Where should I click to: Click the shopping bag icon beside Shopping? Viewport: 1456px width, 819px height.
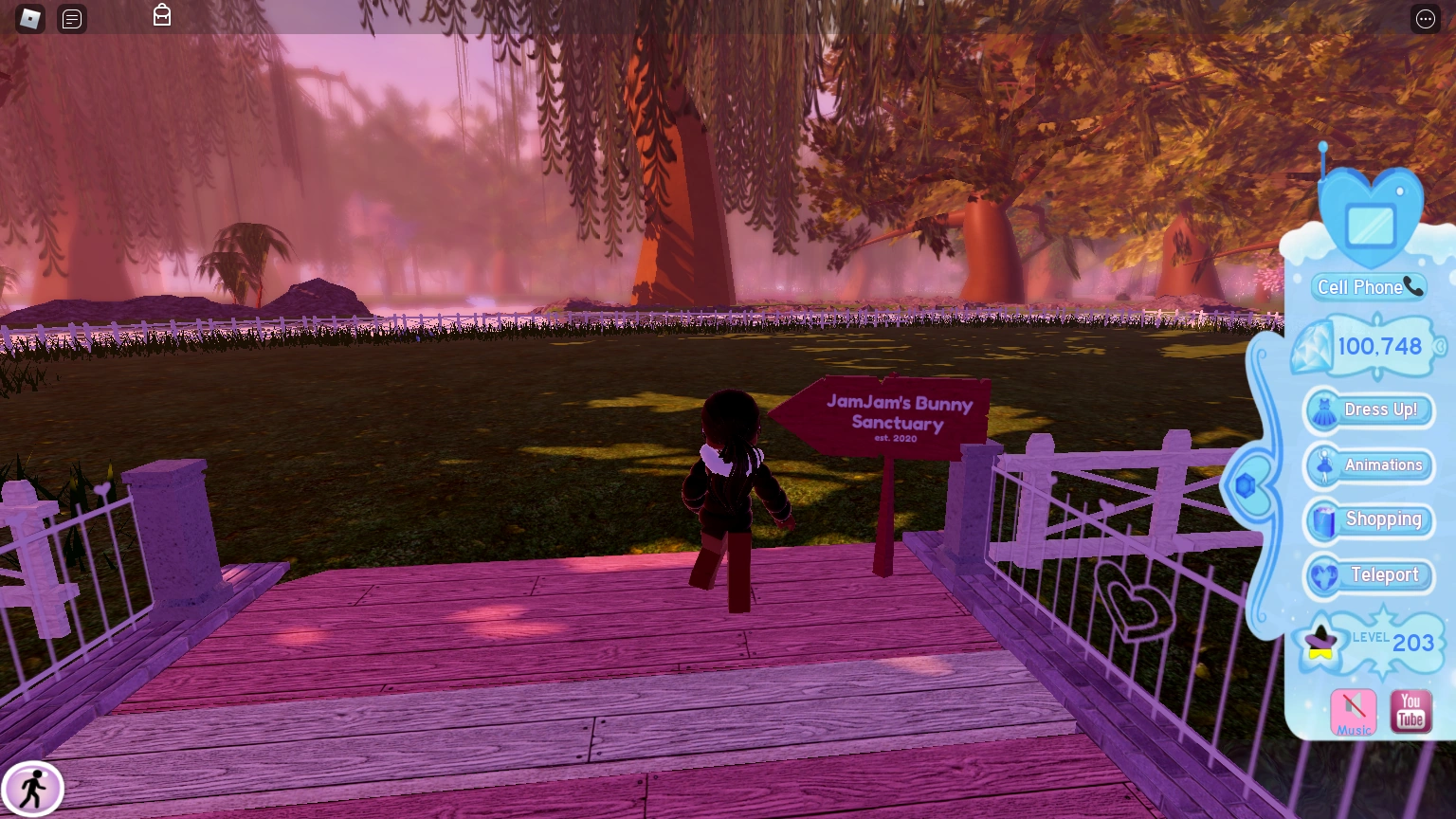click(1323, 520)
